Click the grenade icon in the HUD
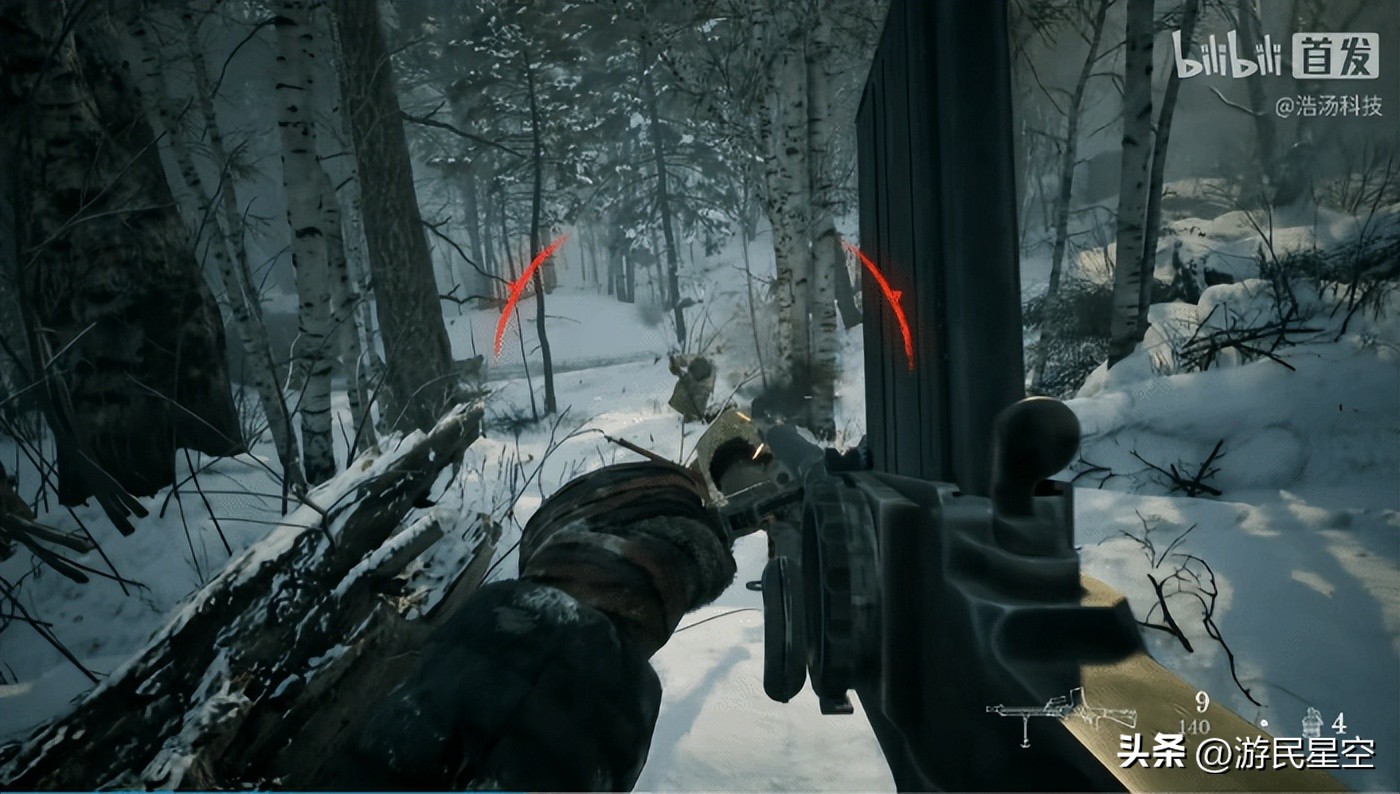Image resolution: width=1400 pixels, height=794 pixels. [x=1312, y=721]
